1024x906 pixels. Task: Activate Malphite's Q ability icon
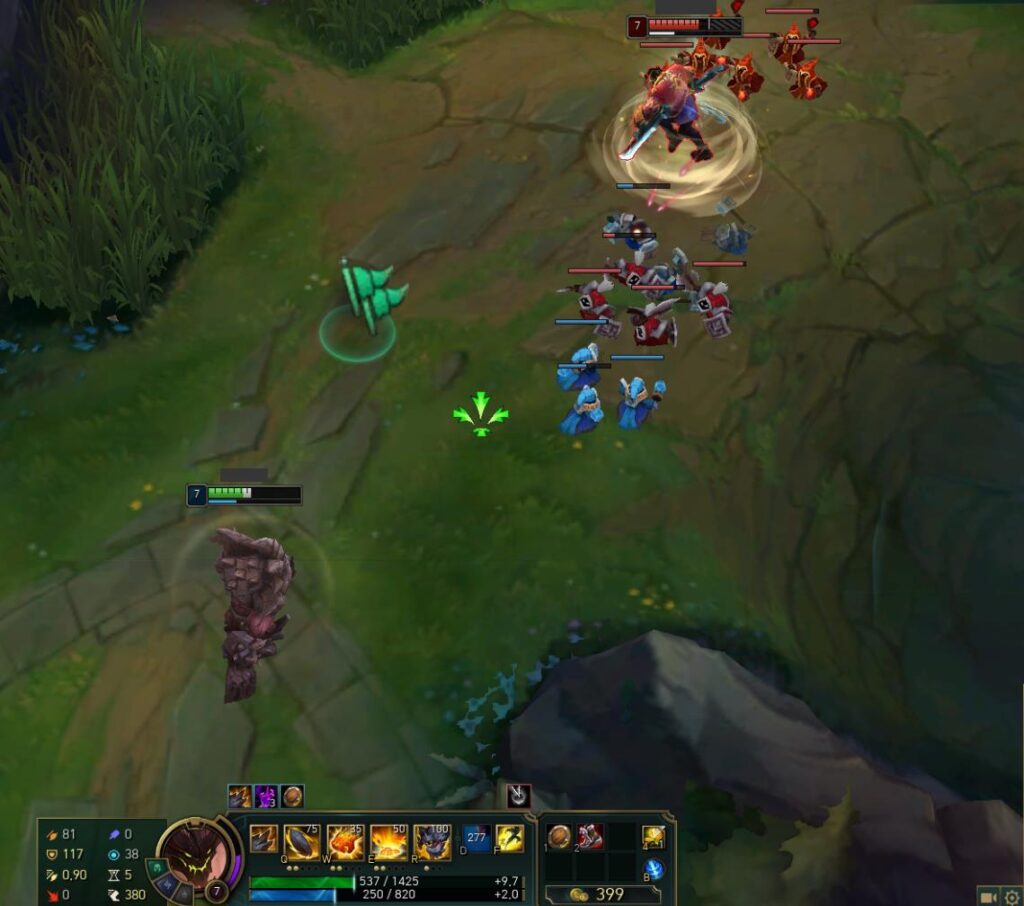point(302,842)
